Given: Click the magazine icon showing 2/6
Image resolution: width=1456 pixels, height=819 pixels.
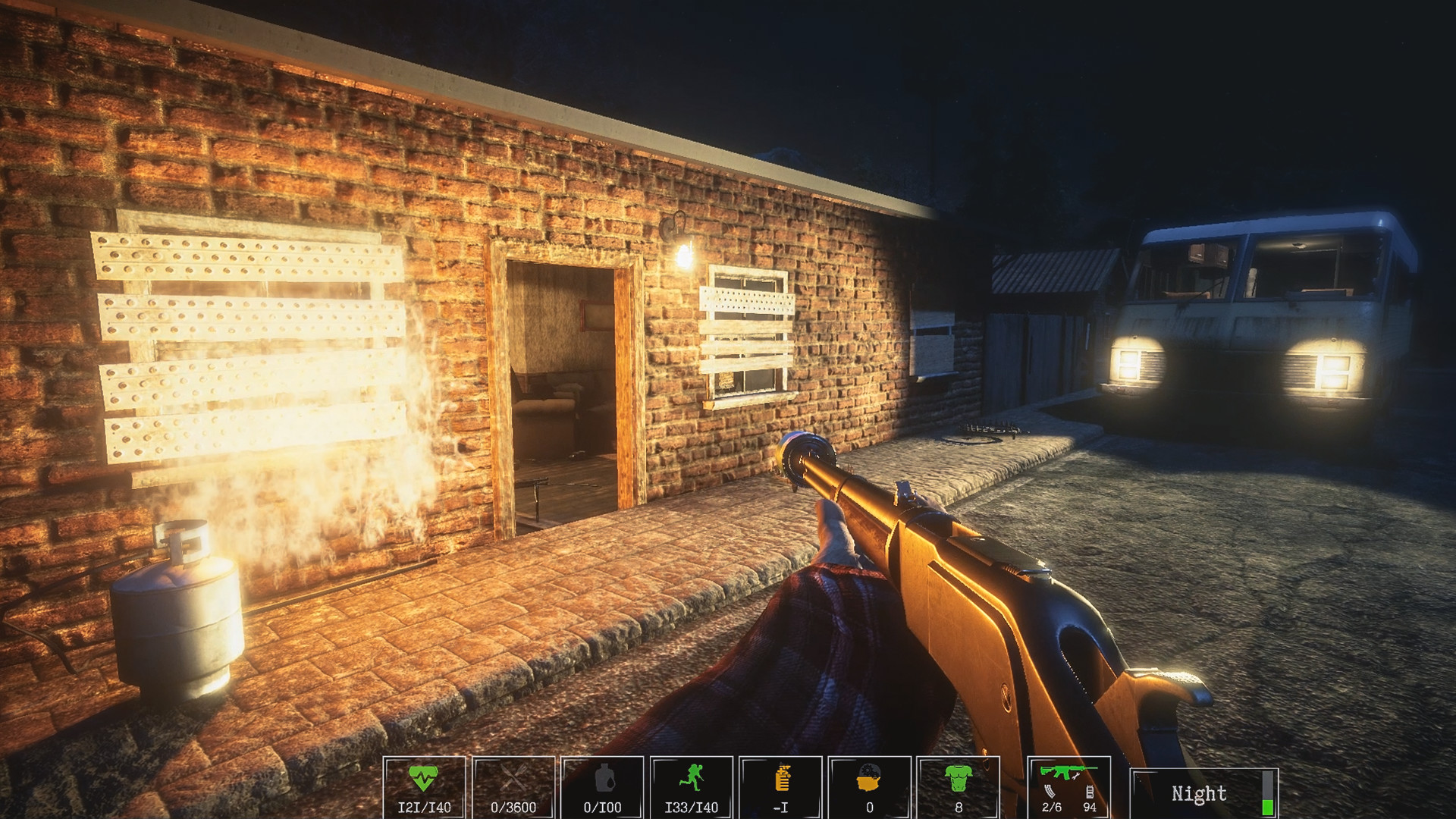Looking at the screenshot, I should (1050, 793).
